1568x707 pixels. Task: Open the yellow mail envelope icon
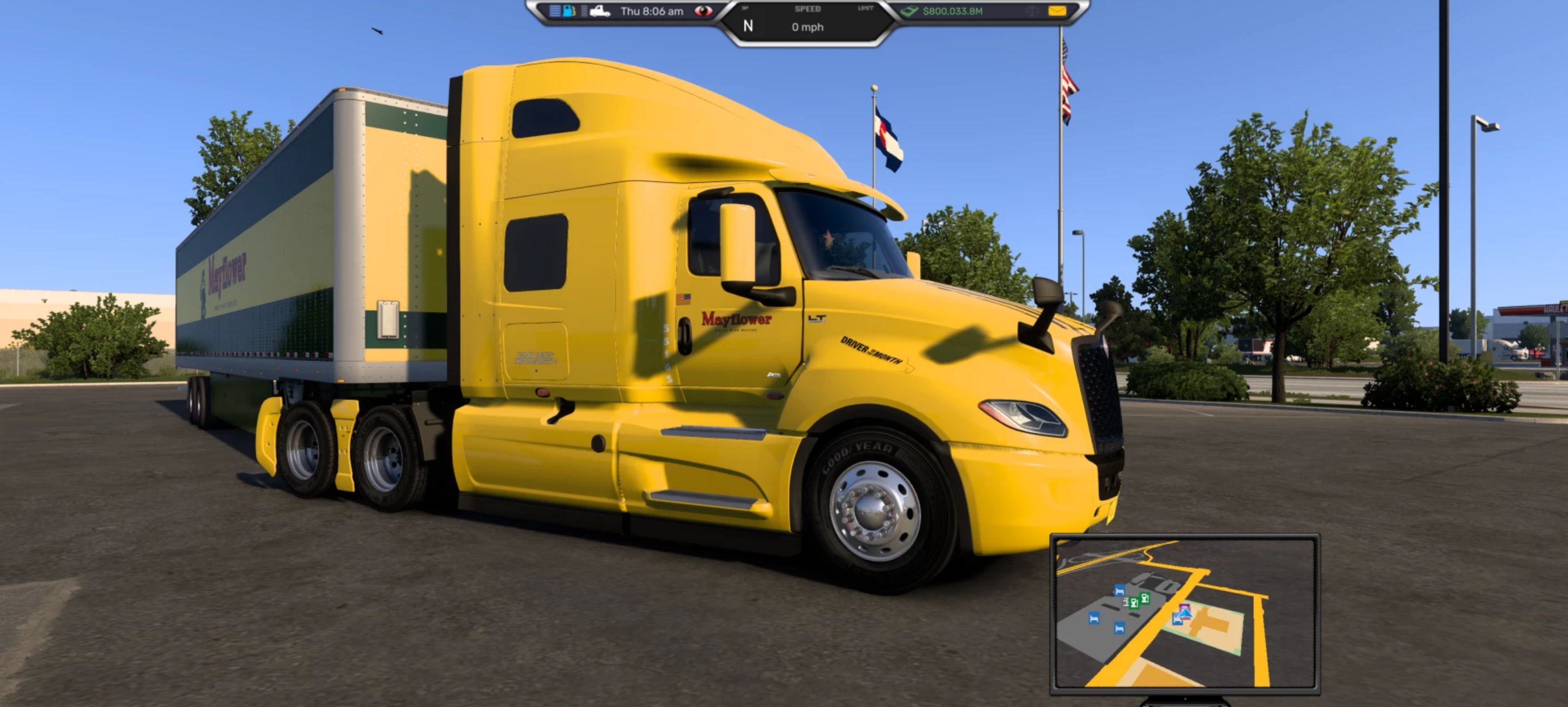1057,11
